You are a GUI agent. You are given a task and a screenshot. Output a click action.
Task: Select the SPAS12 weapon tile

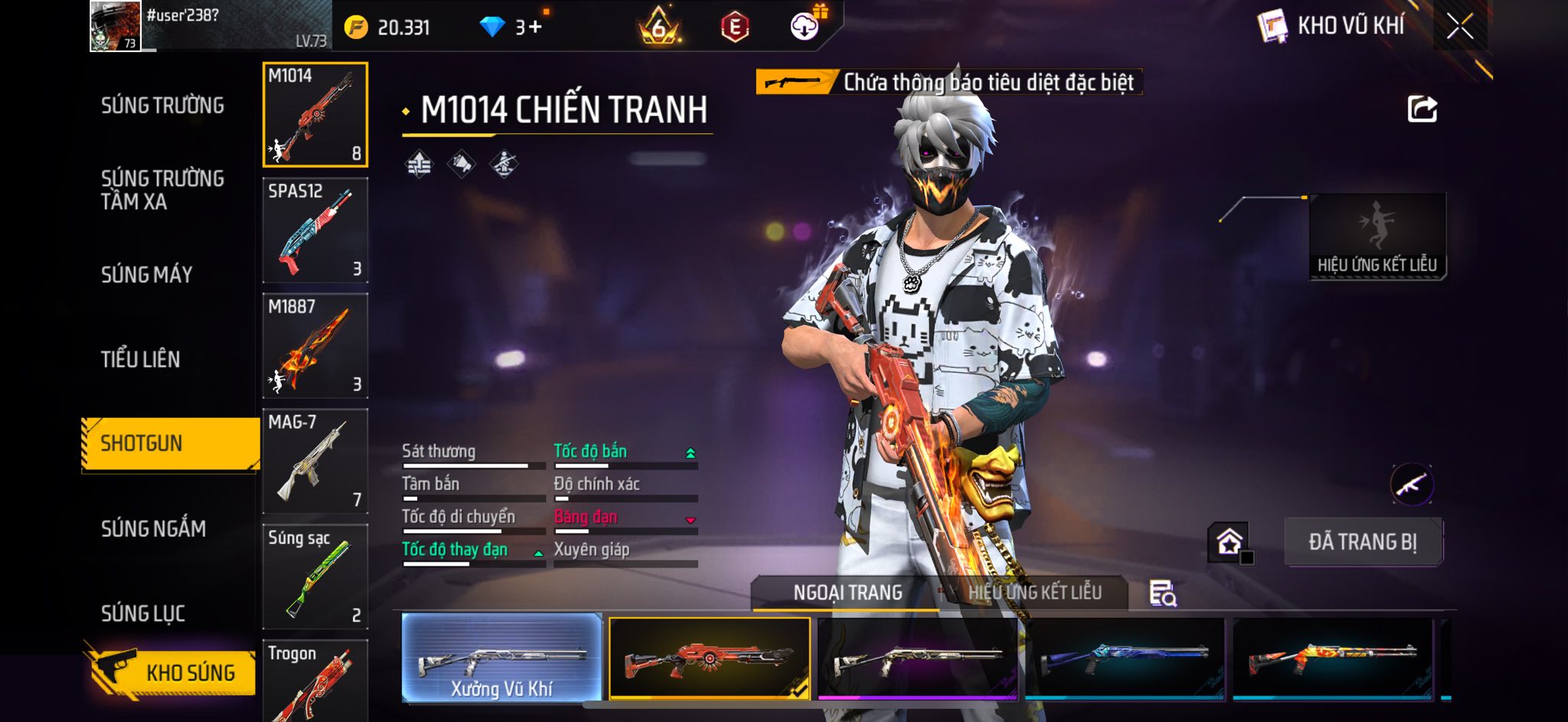(x=315, y=230)
